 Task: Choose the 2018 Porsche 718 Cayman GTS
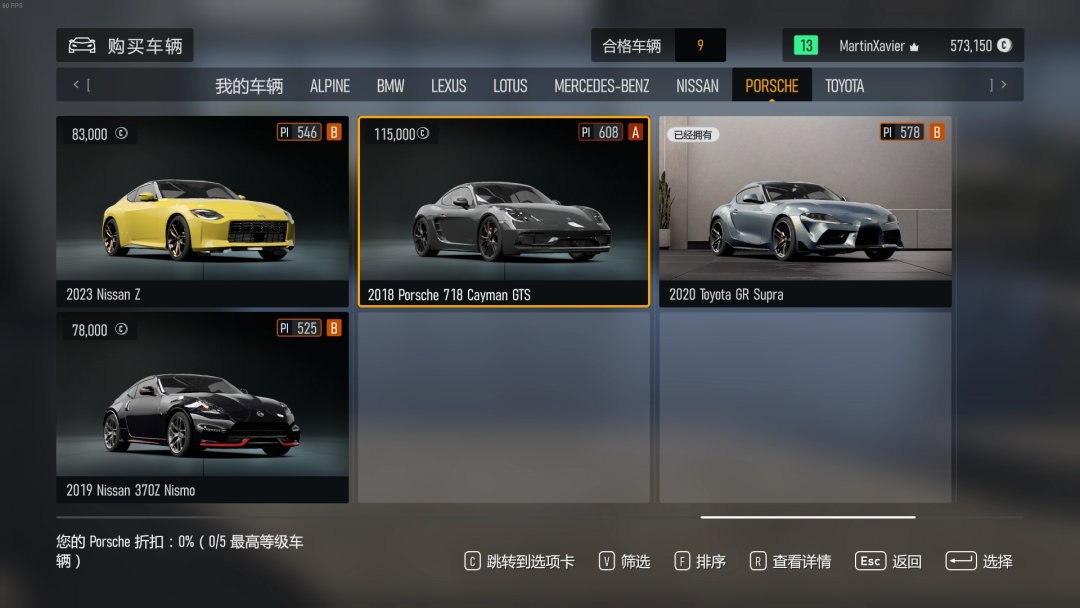coord(504,211)
